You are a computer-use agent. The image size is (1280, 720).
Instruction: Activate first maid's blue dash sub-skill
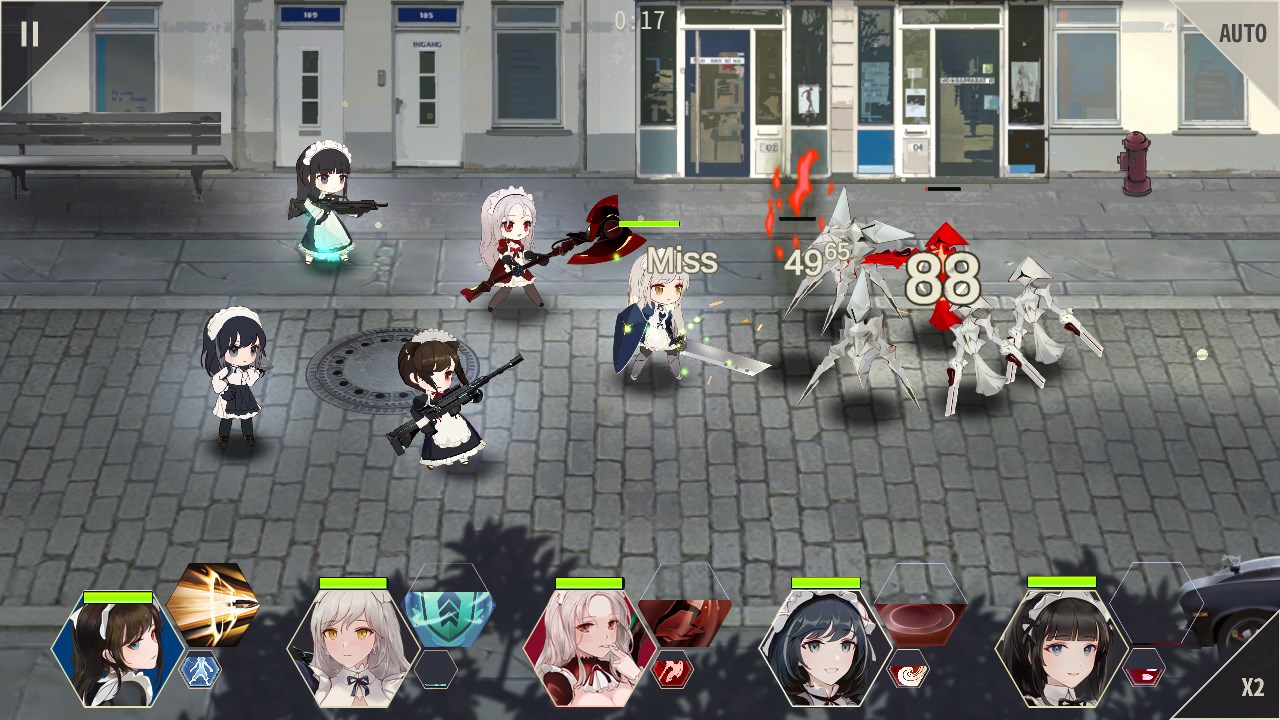199,671
